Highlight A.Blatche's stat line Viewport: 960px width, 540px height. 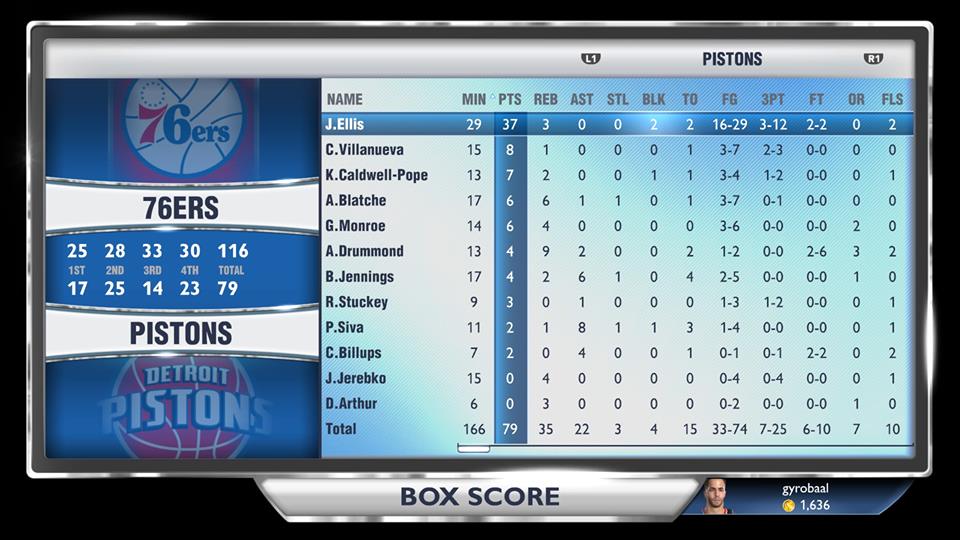[x=355, y=200]
